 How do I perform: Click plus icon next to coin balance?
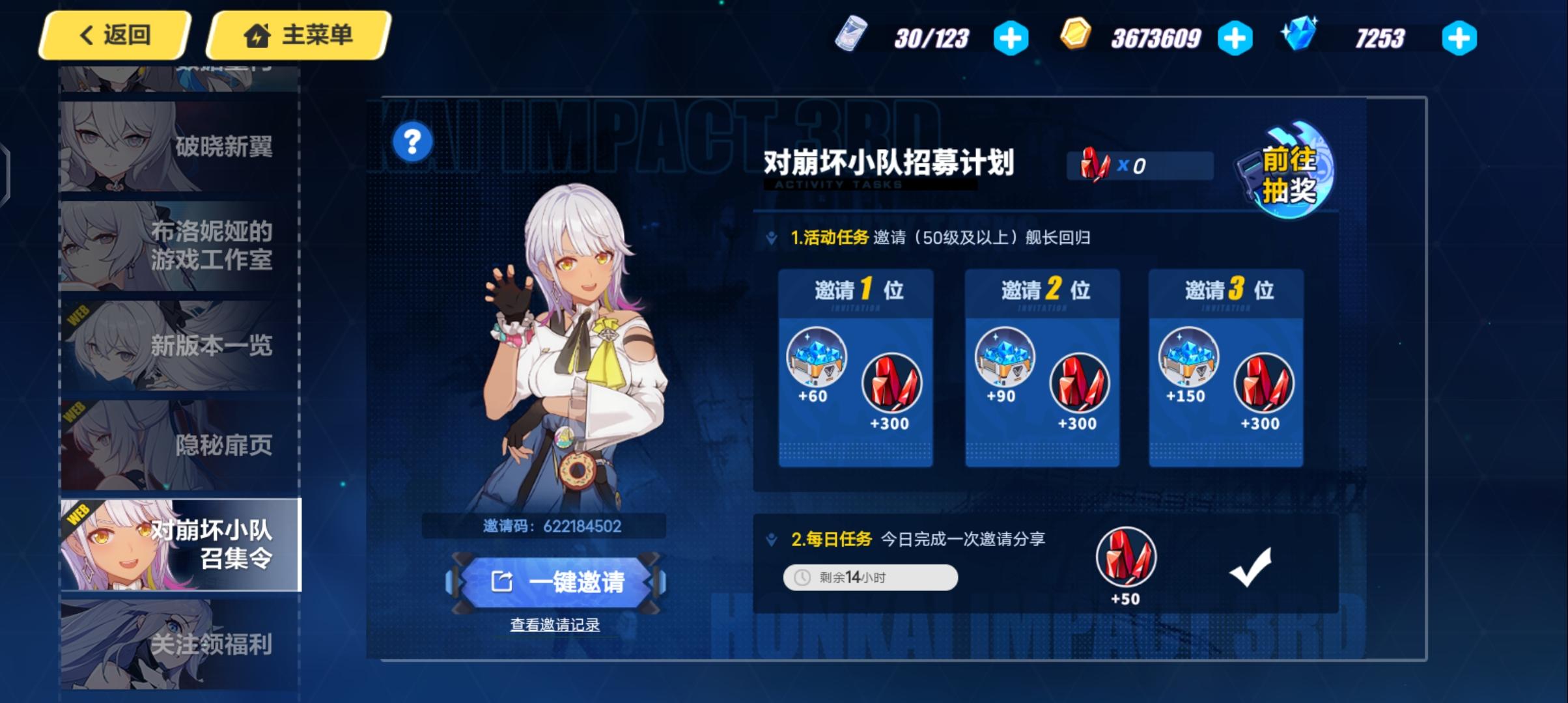point(1234,37)
